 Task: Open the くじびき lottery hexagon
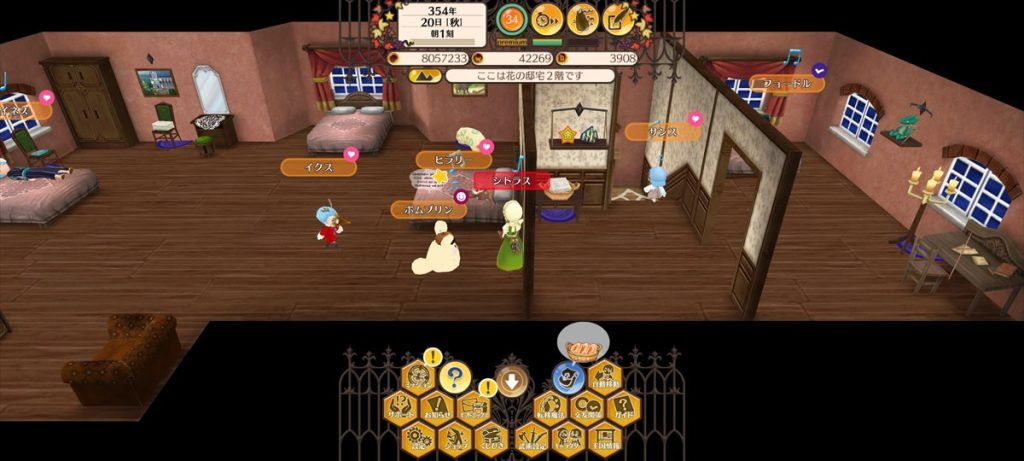click(x=489, y=438)
